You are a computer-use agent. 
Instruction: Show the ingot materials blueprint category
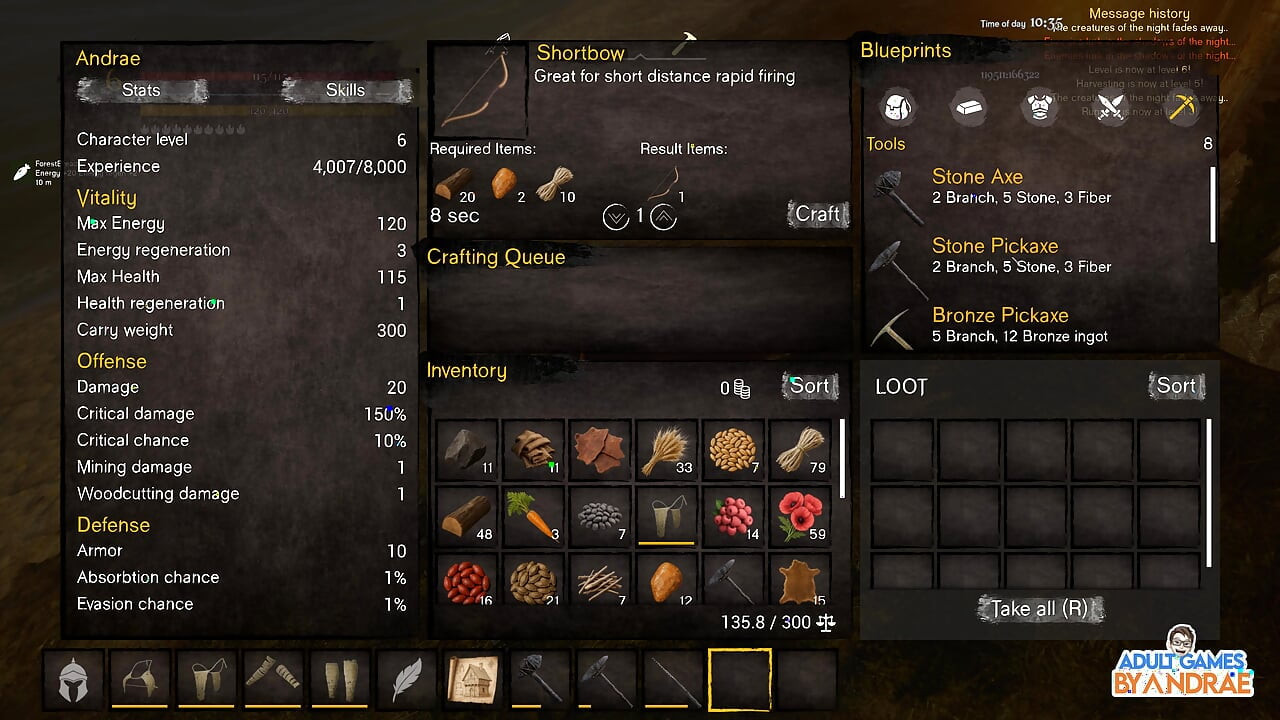[x=967, y=107]
